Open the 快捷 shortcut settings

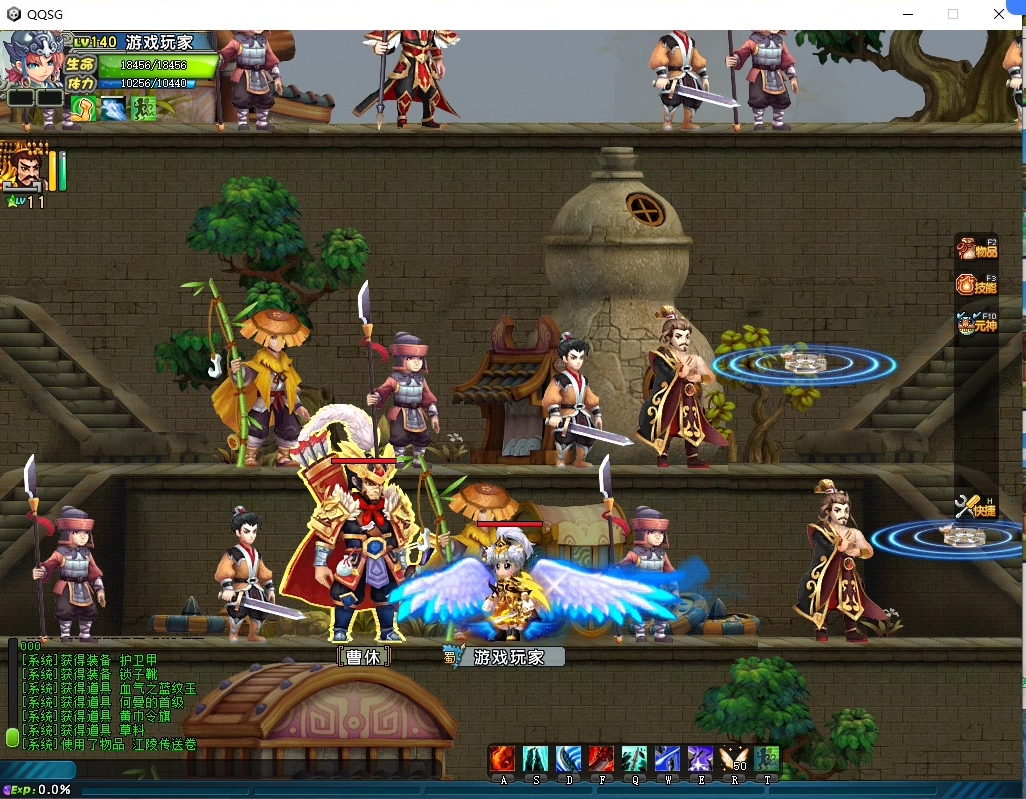[977, 507]
